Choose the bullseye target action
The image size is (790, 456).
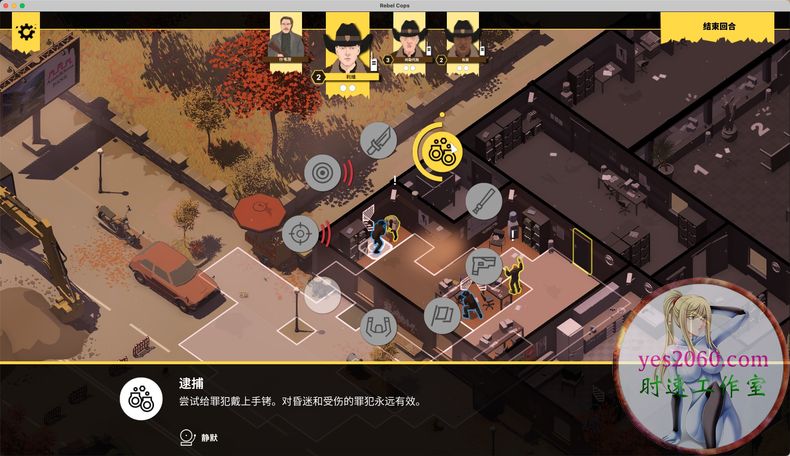coord(322,173)
